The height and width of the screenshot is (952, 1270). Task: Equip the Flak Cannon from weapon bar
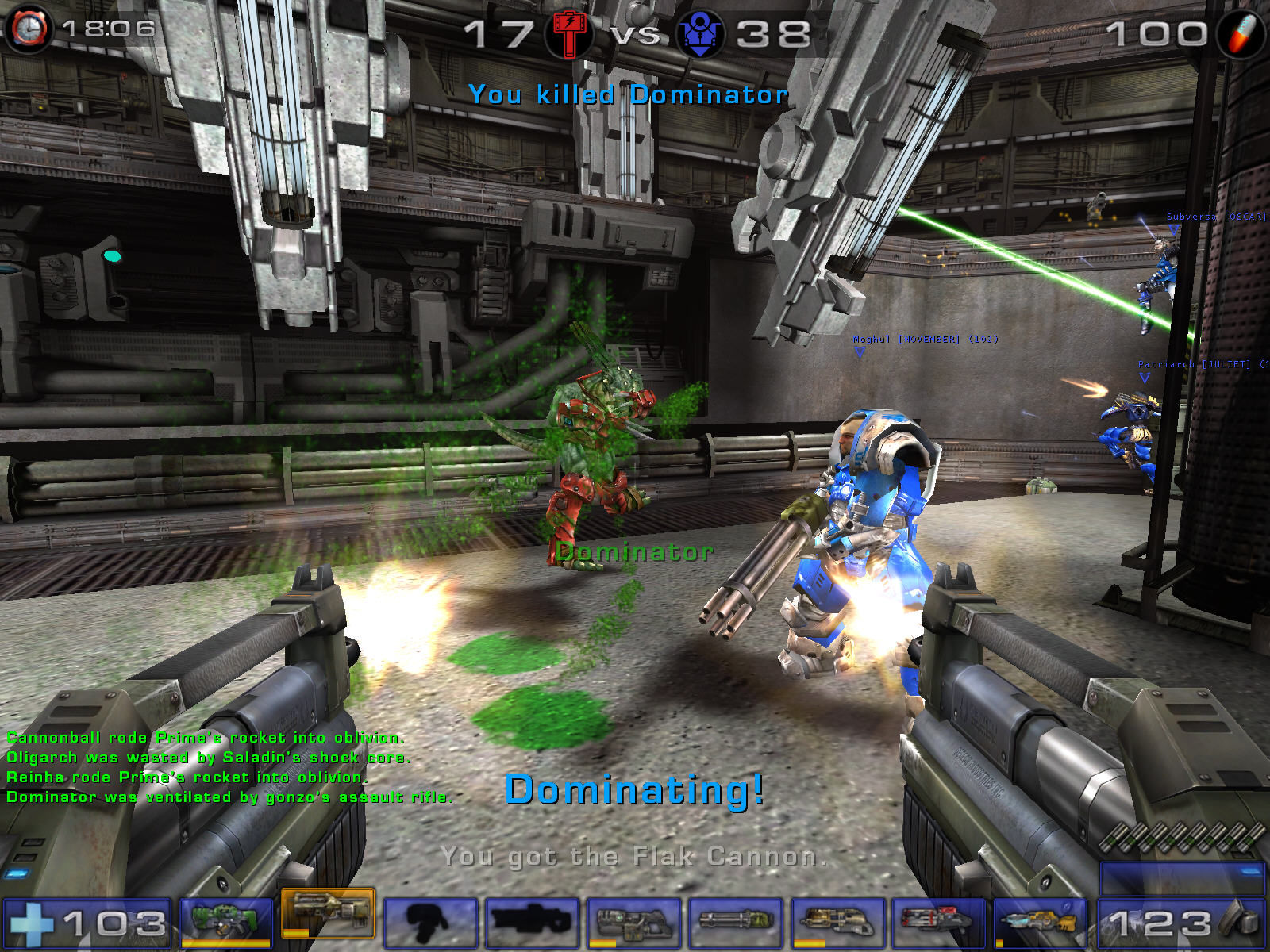(x=837, y=923)
